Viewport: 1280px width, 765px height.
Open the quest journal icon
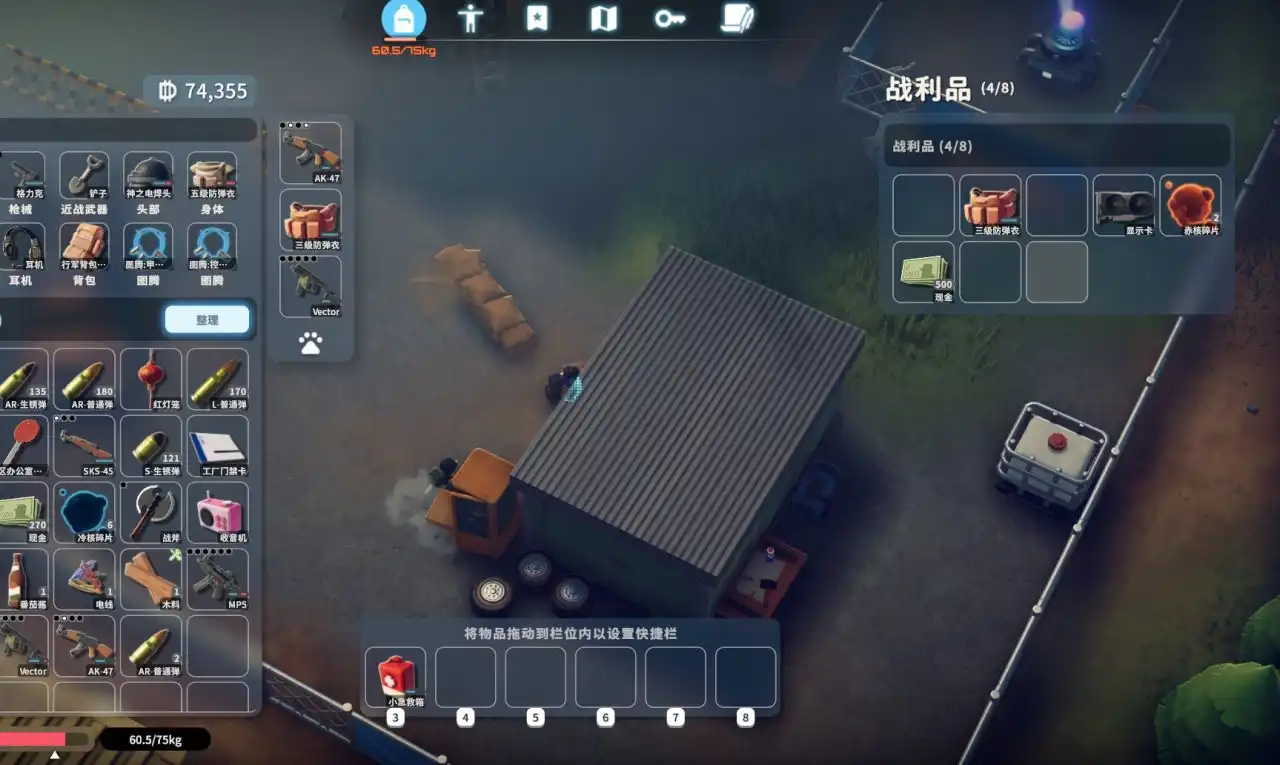coord(737,20)
